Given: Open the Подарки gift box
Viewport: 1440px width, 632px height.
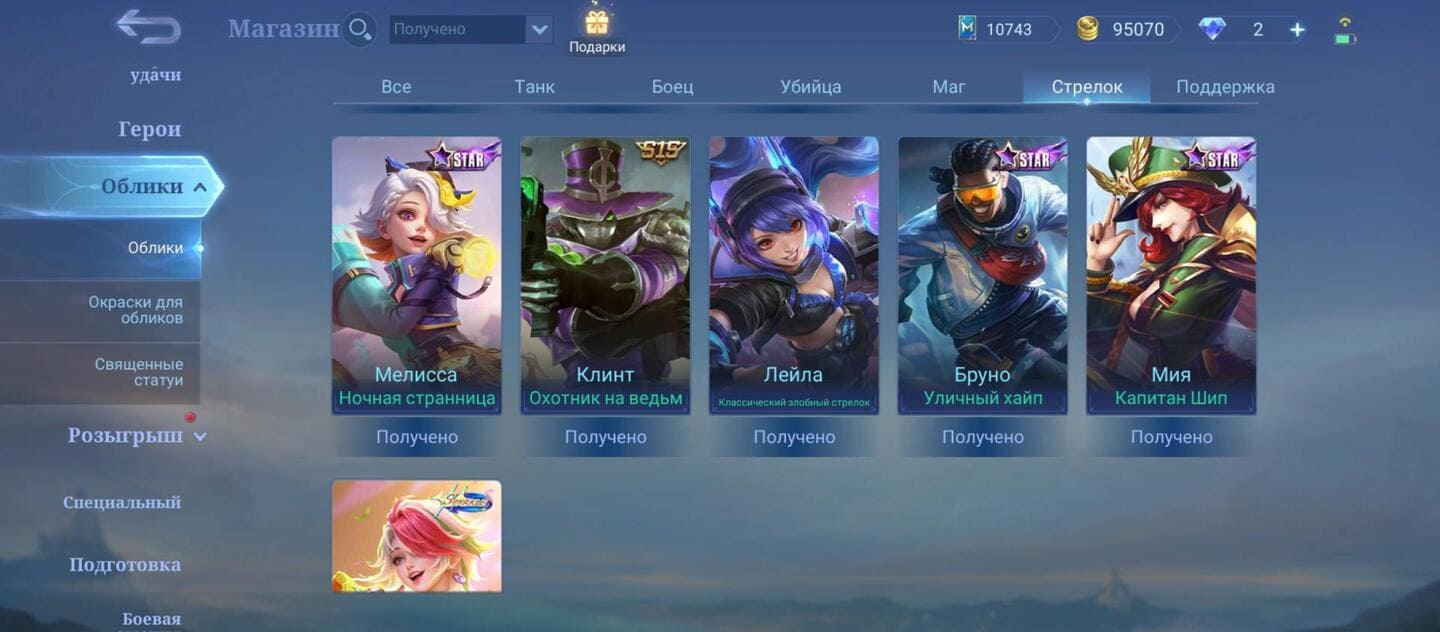Looking at the screenshot, I should (597, 30).
